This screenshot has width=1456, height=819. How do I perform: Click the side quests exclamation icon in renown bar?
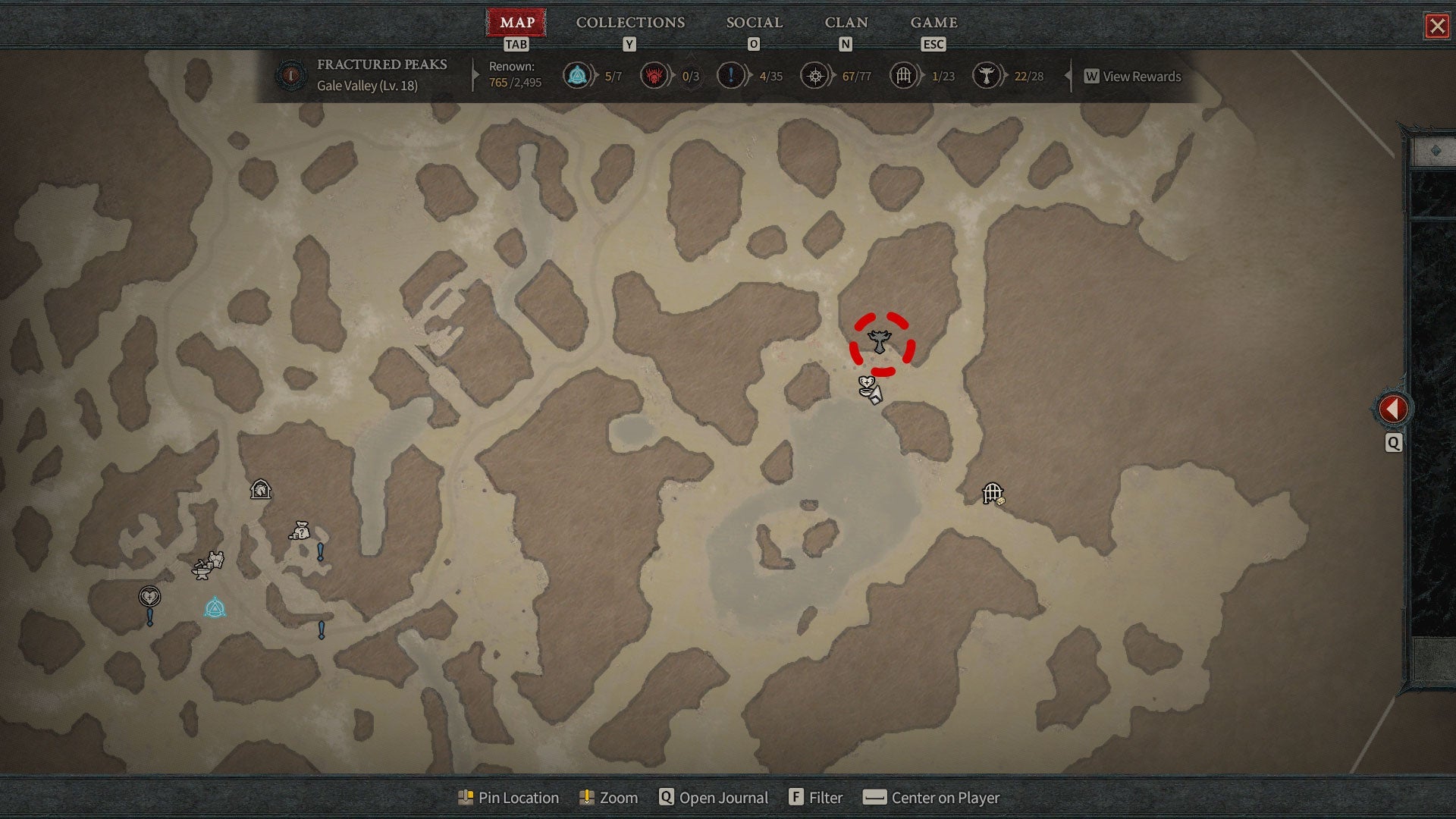pos(730,76)
